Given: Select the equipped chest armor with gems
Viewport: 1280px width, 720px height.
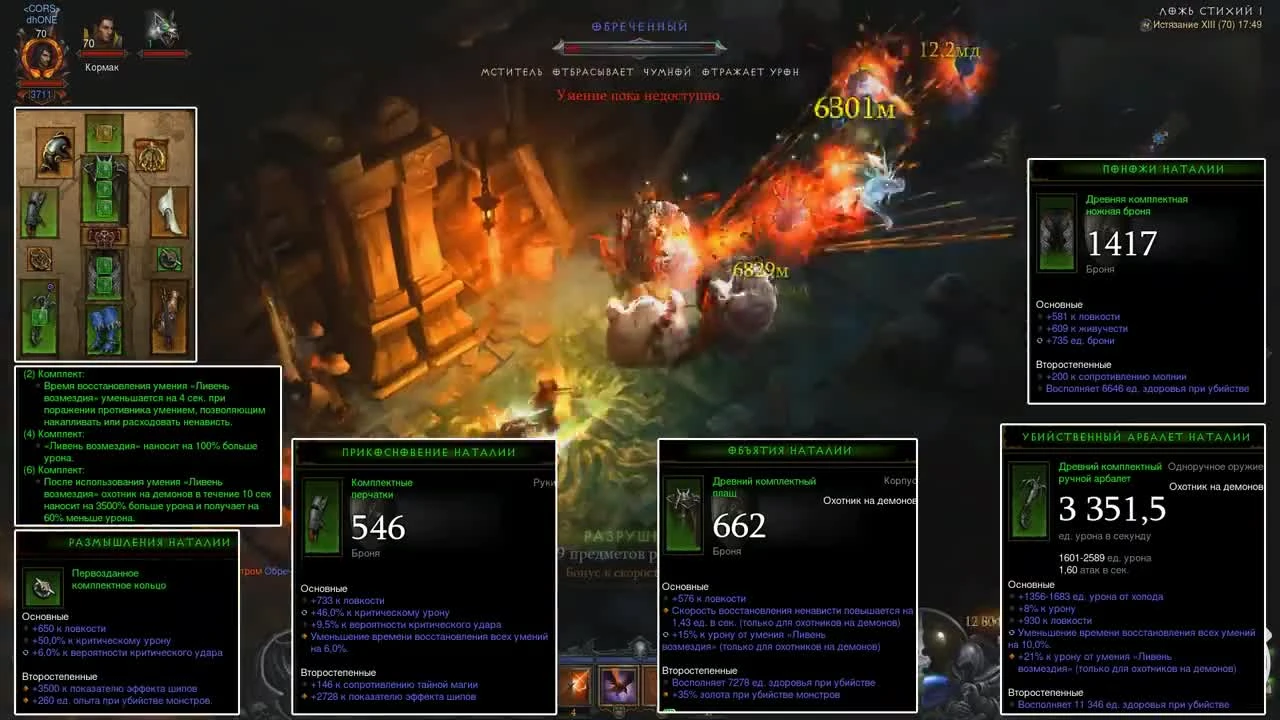Looking at the screenshot, I should 103,191.
